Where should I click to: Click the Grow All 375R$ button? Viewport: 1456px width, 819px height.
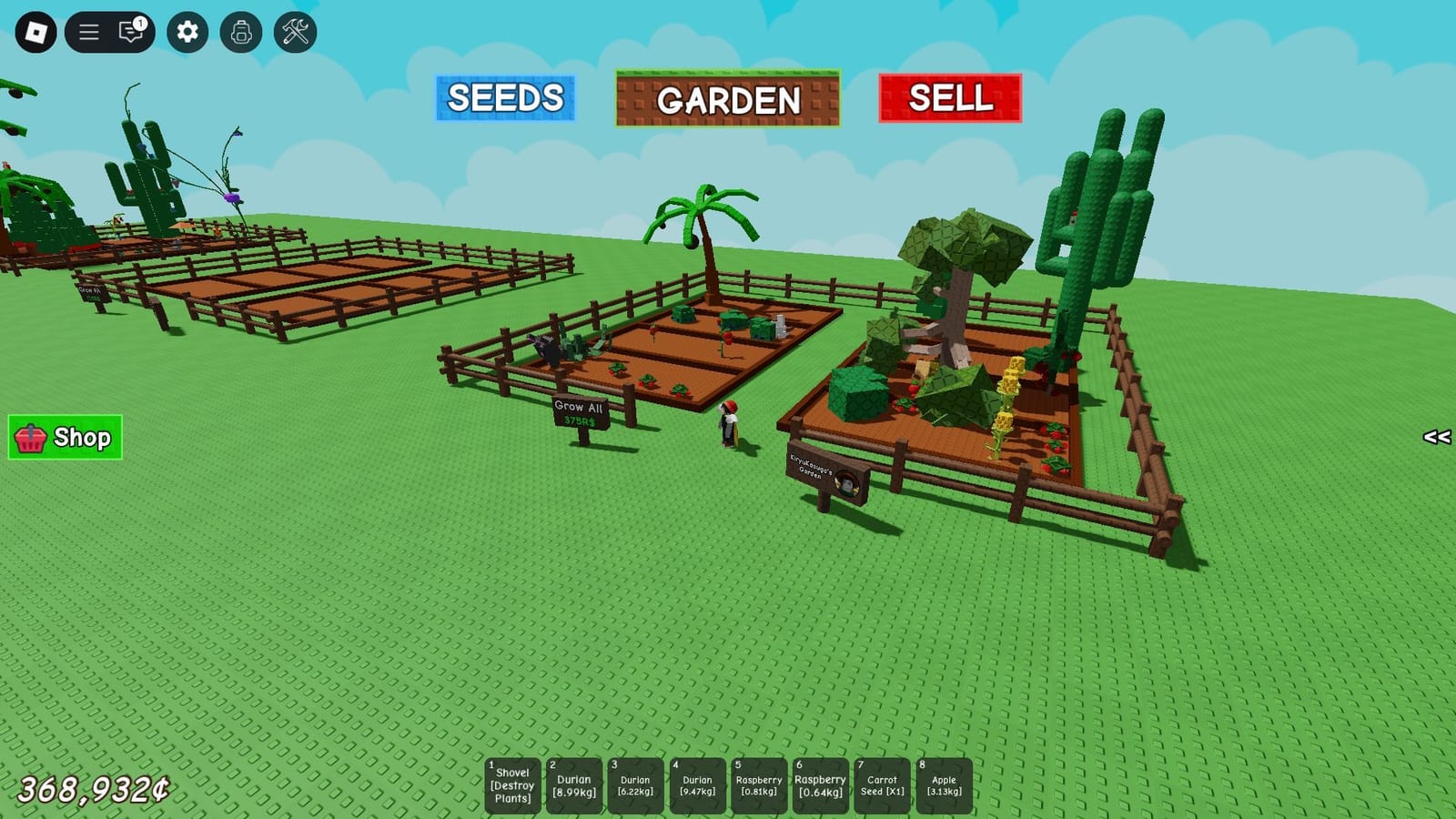(581, 410)
